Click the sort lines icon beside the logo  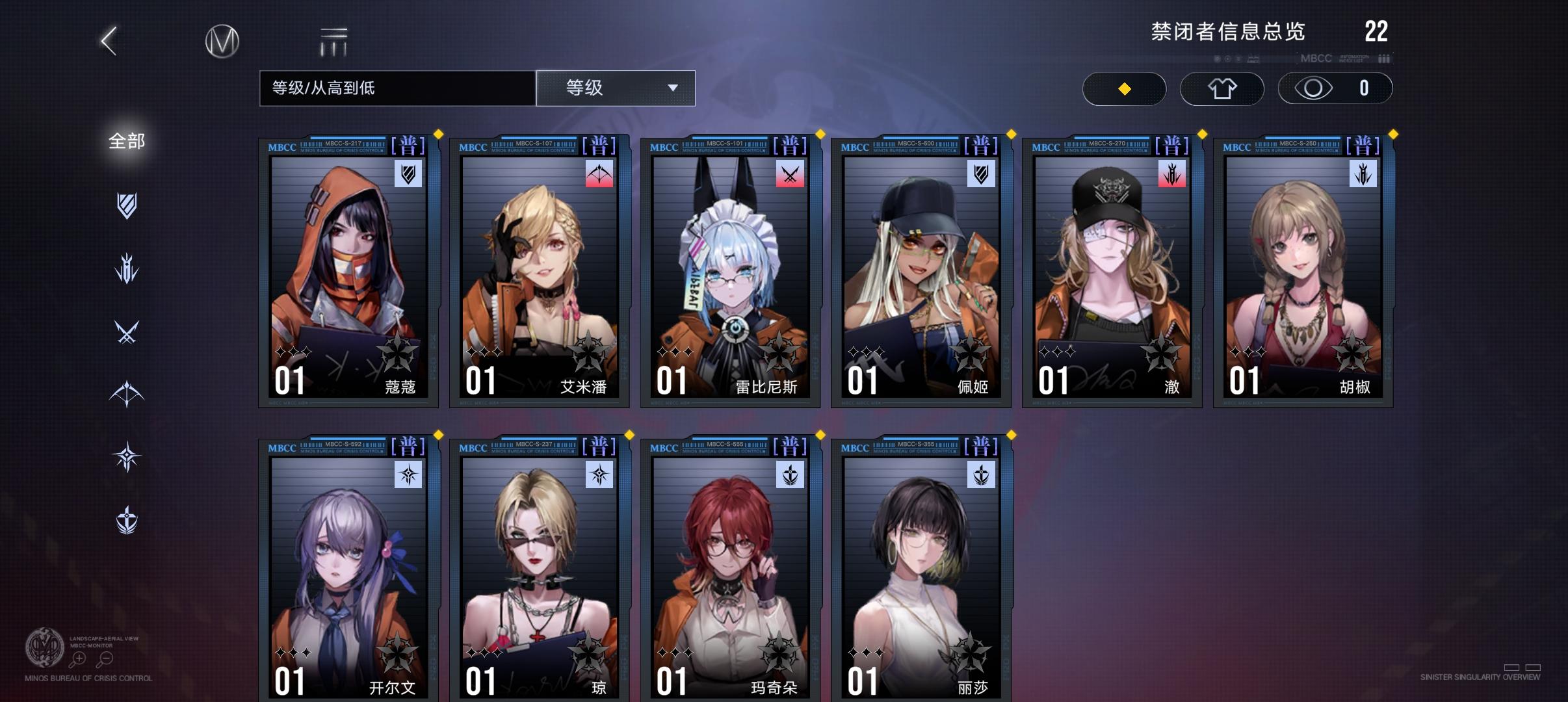point(332,40)
